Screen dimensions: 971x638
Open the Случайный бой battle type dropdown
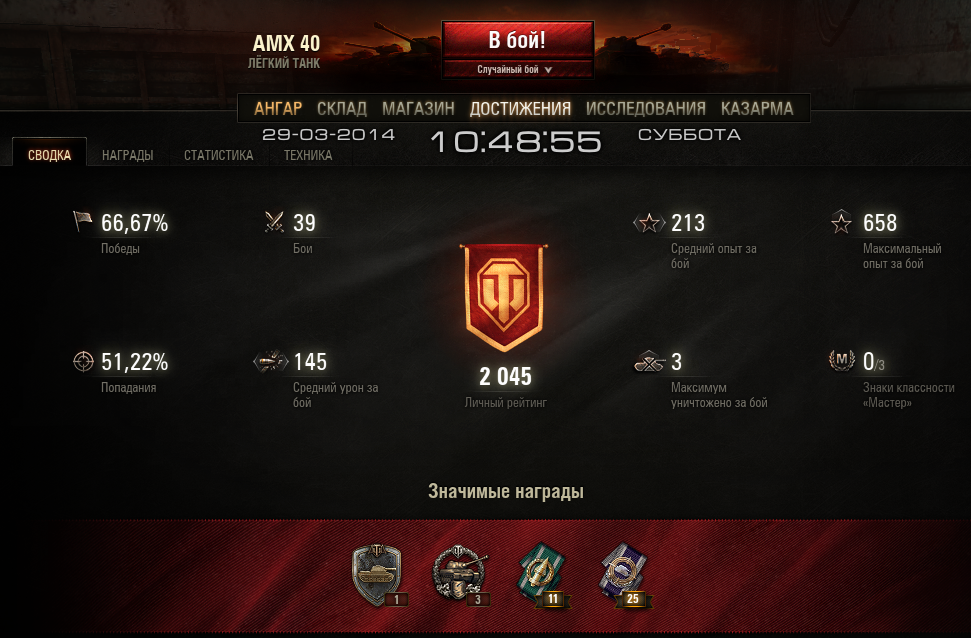click(x=517, y=70)
